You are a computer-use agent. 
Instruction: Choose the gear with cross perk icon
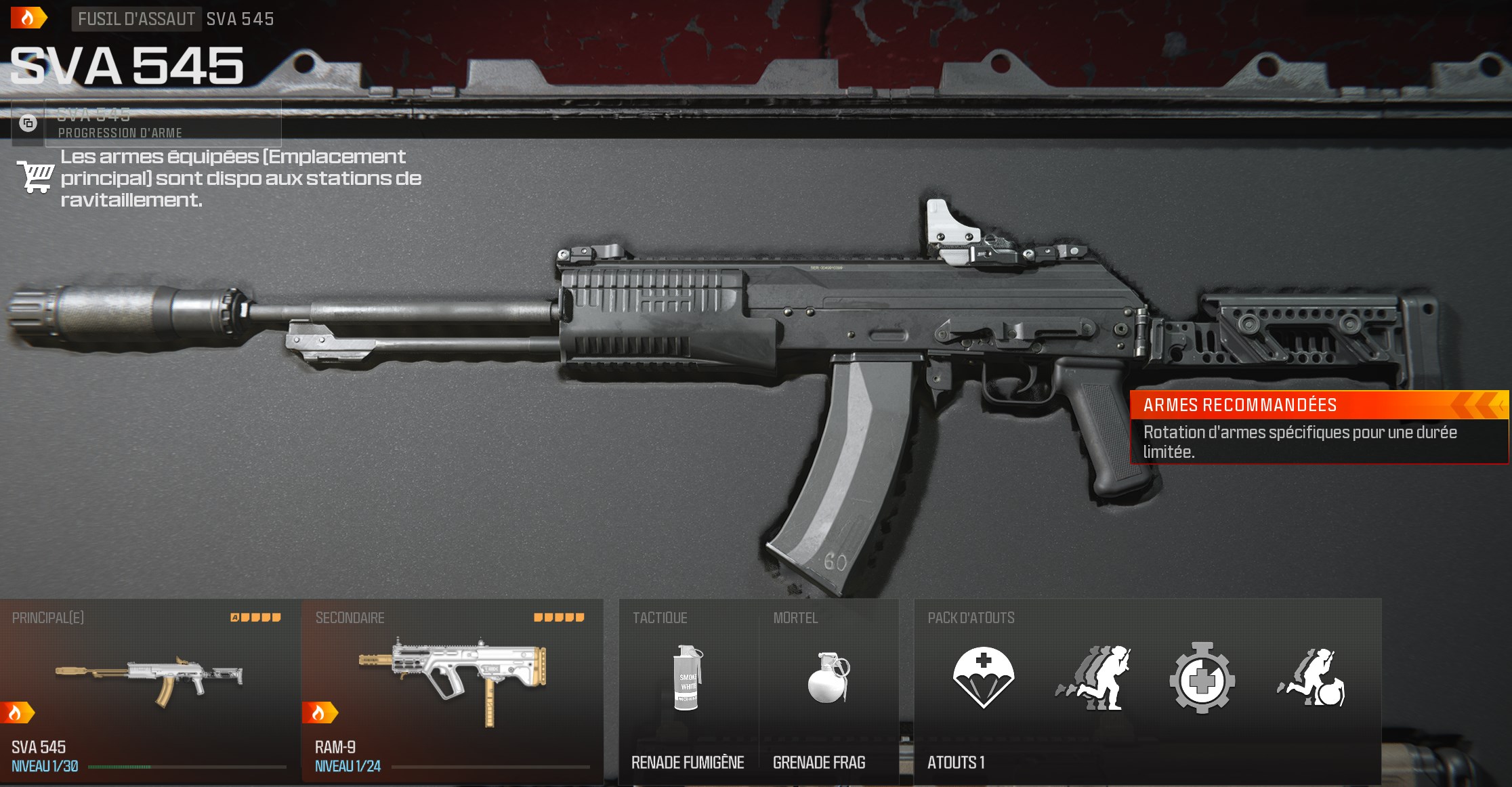click(x=1202, y=677)
